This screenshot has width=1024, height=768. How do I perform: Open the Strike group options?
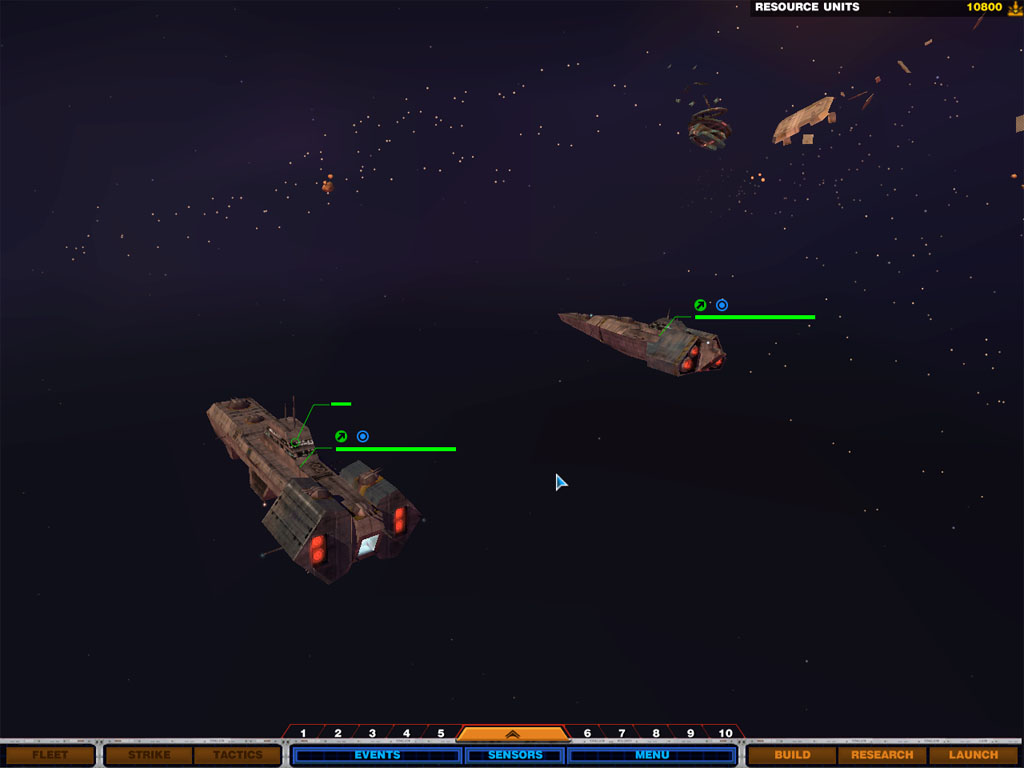(x=148, y=755)
